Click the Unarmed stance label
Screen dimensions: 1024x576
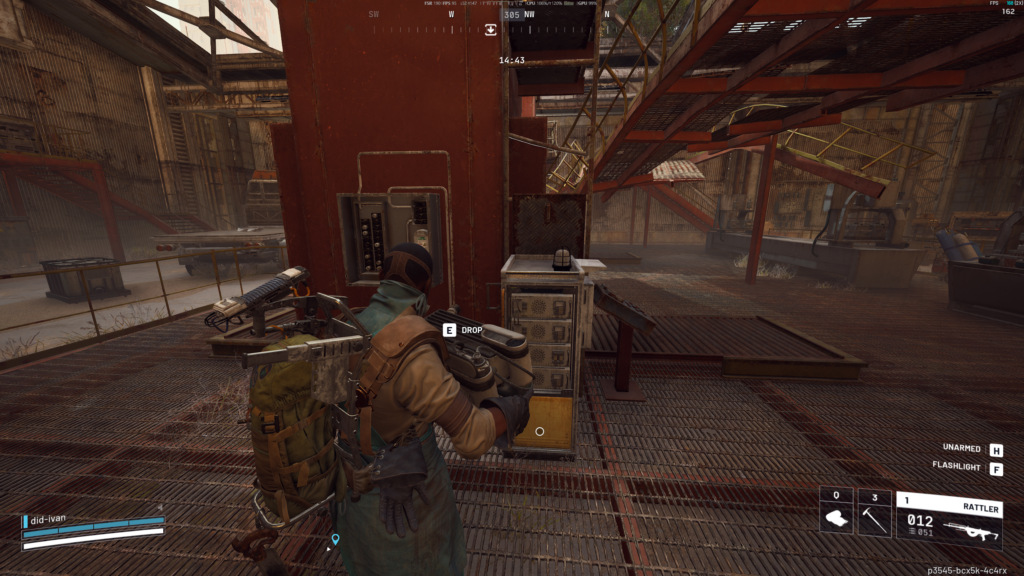point(961,449)
